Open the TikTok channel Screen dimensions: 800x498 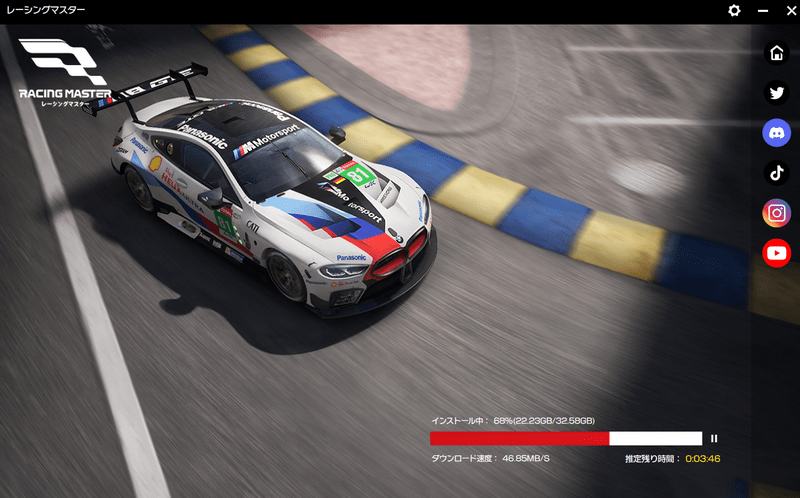(x=776, y=173)
